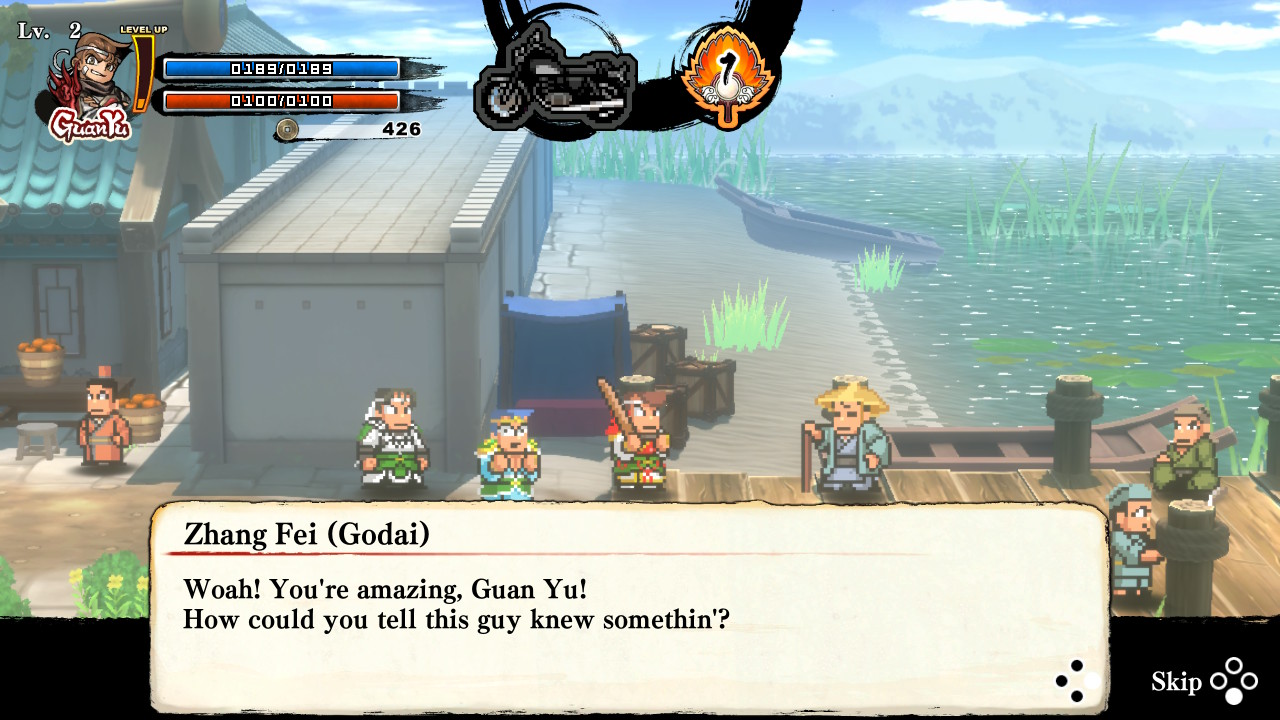The height and width of the screenshot is (720, 1280).
Task: Select the Guan Yu character portrait
Action: click(90, 82)
